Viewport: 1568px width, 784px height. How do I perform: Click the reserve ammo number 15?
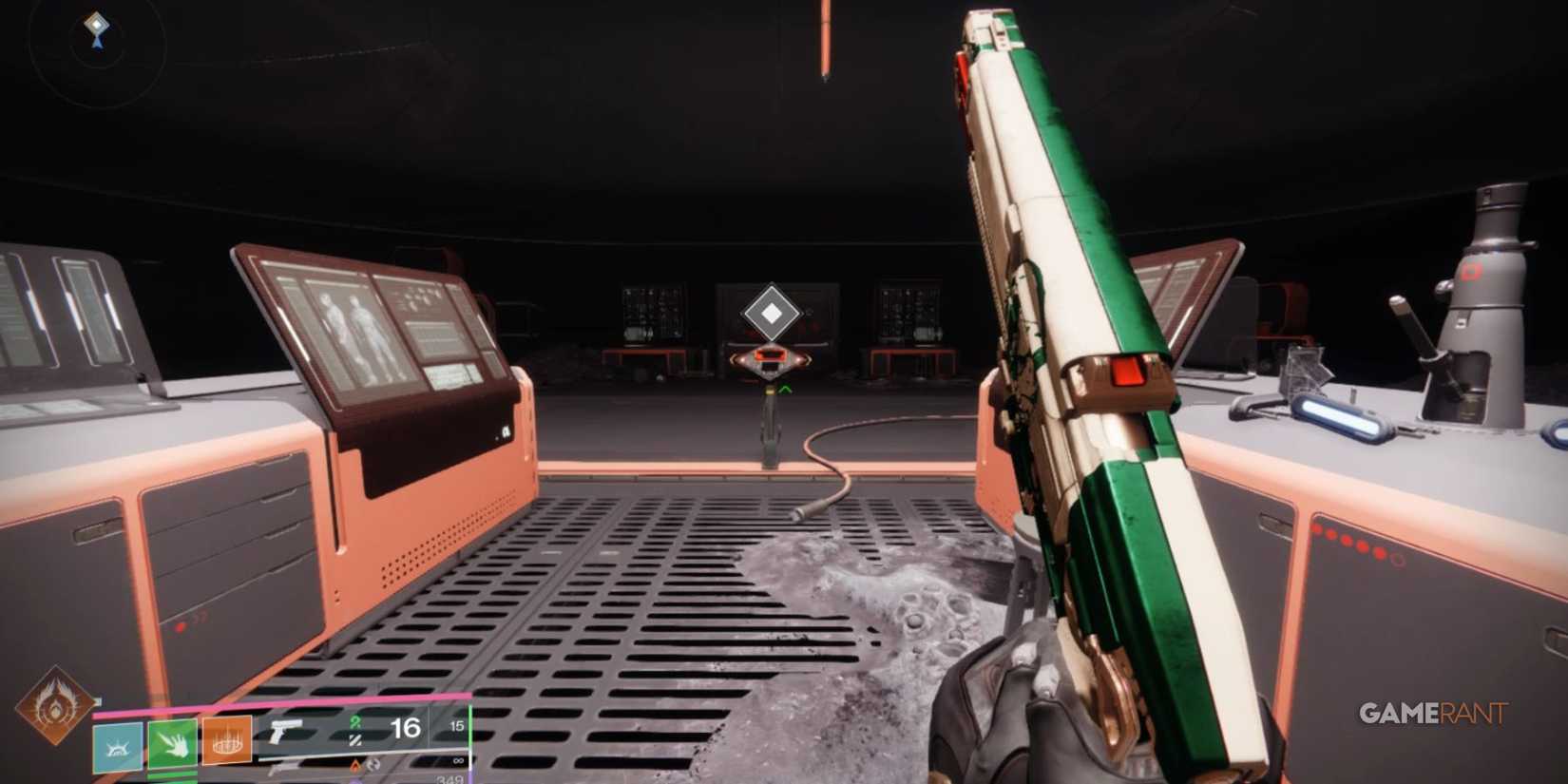click(458, 727)
